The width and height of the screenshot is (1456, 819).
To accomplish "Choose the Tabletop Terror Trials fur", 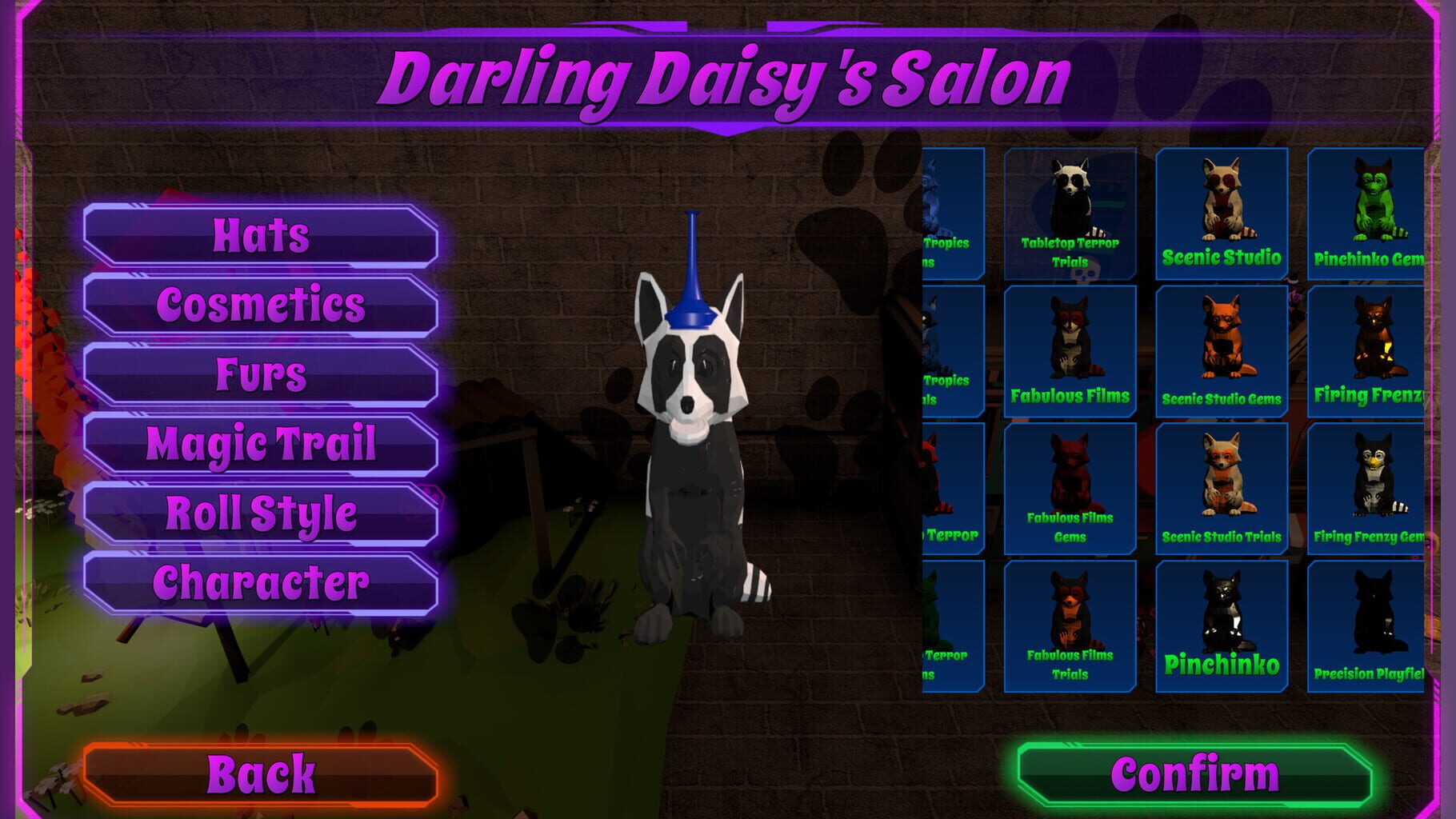I will 1072,212.
